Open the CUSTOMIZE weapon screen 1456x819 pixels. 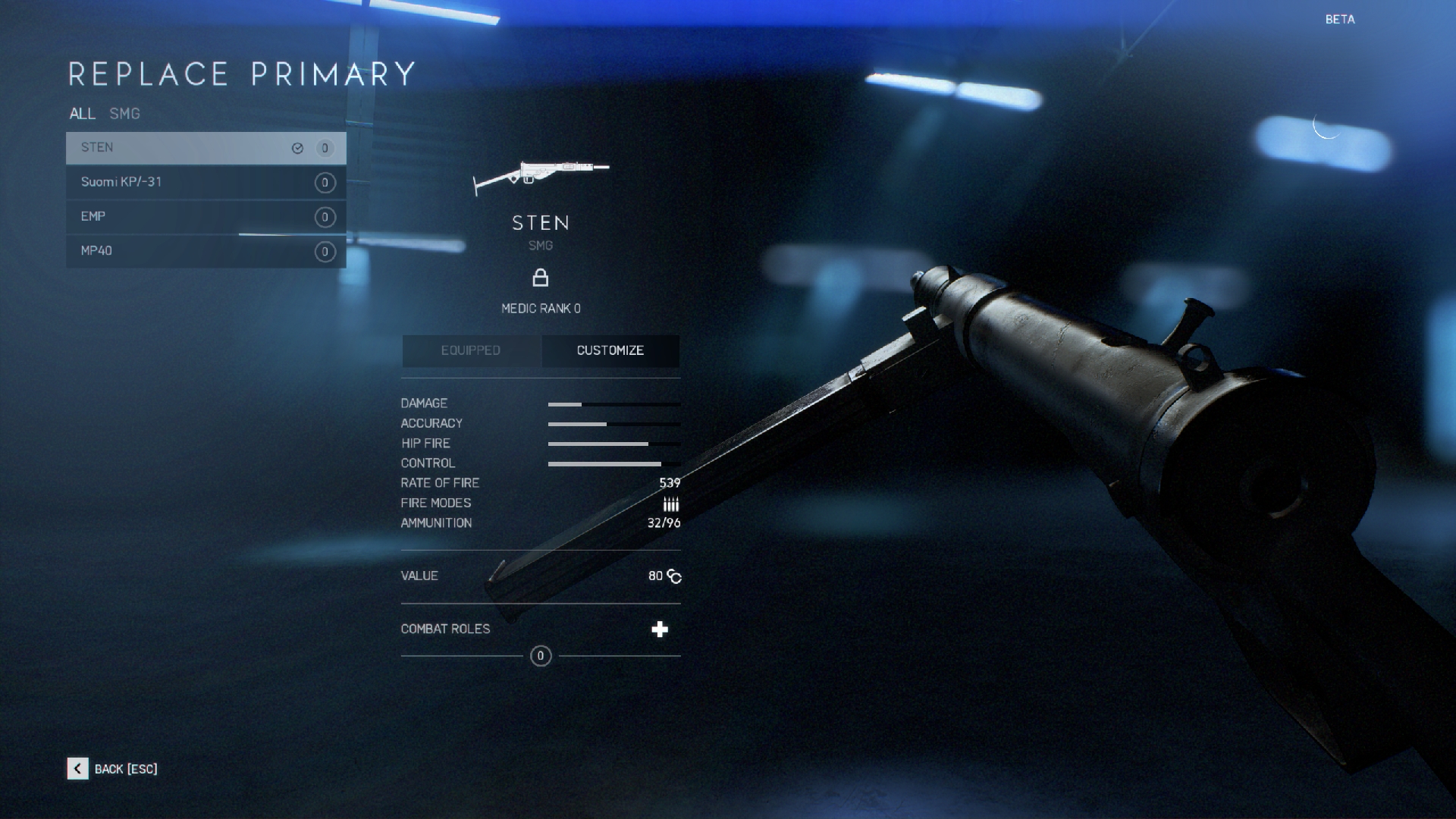click(x=610, y=350)
